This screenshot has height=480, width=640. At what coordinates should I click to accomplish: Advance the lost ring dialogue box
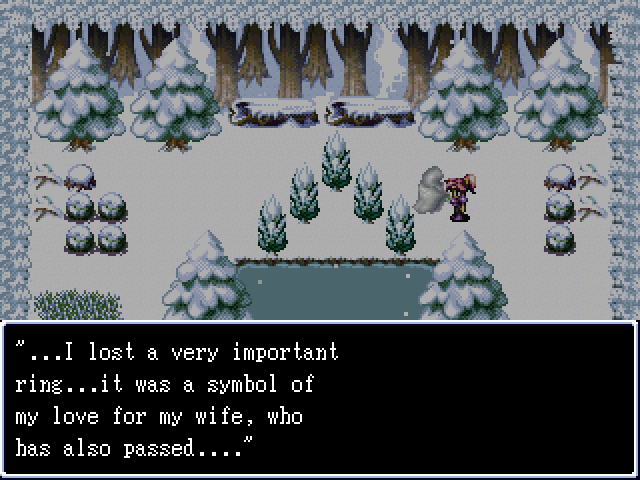(320, 398)
